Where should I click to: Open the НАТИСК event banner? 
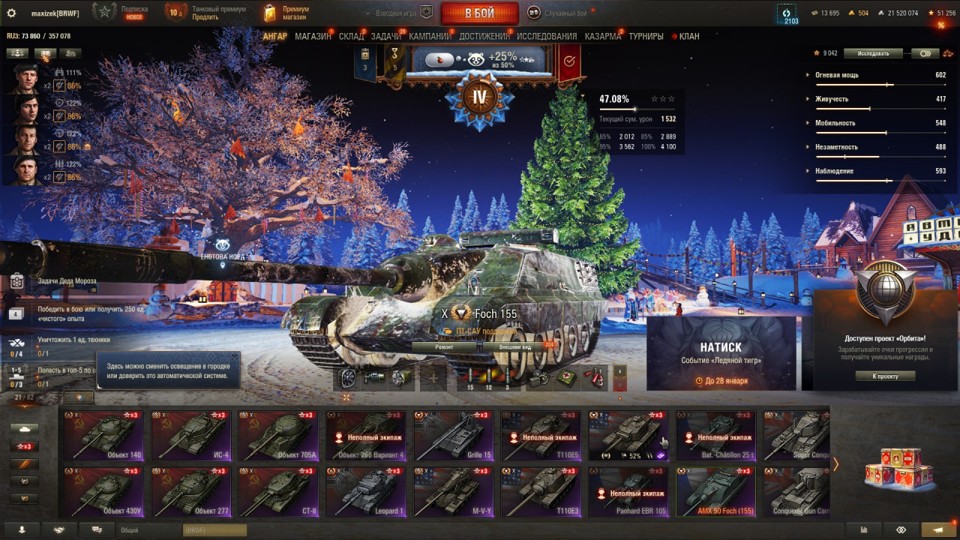(721, 353)
